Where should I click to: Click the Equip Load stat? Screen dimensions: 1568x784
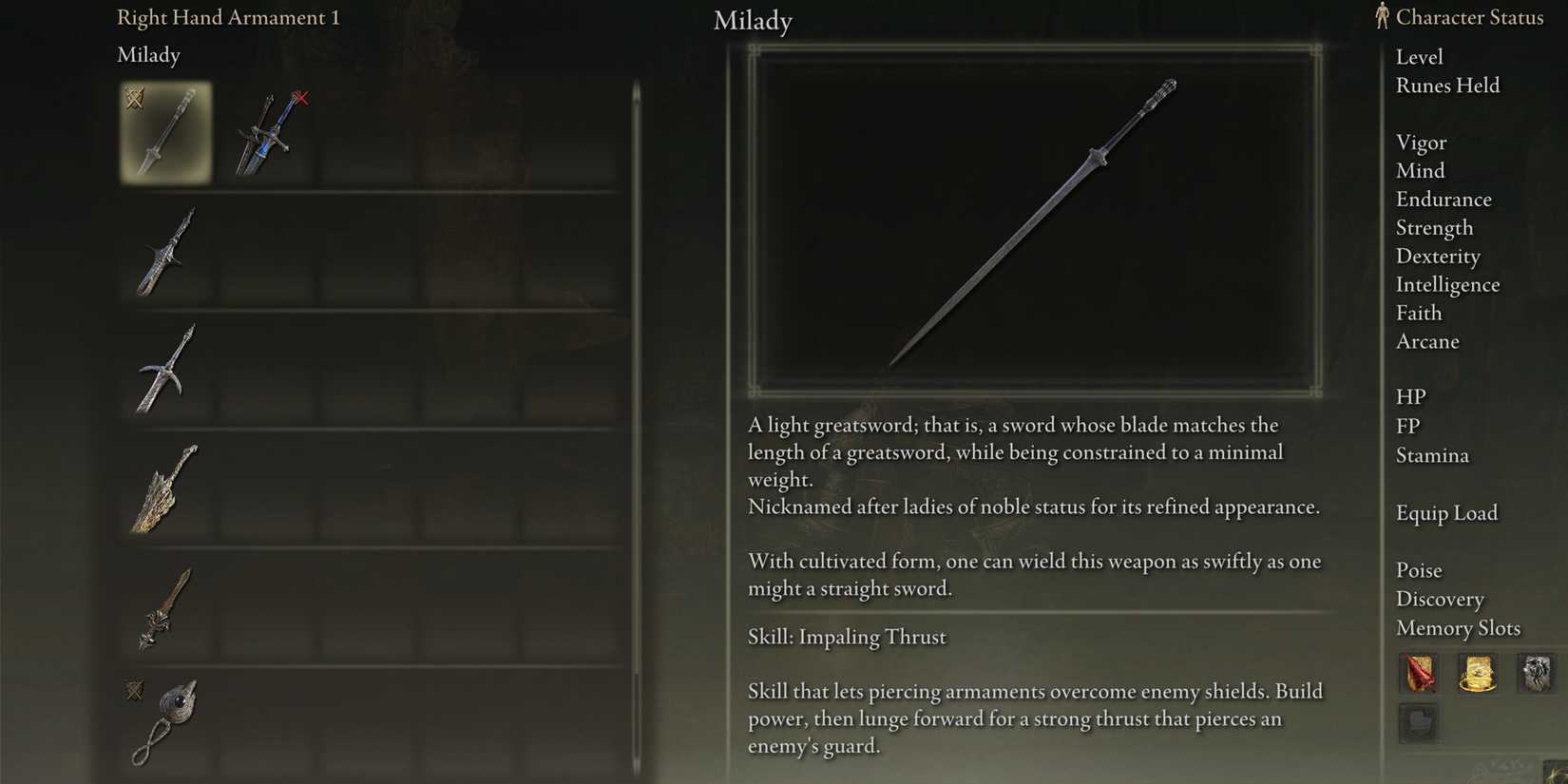1446,512
